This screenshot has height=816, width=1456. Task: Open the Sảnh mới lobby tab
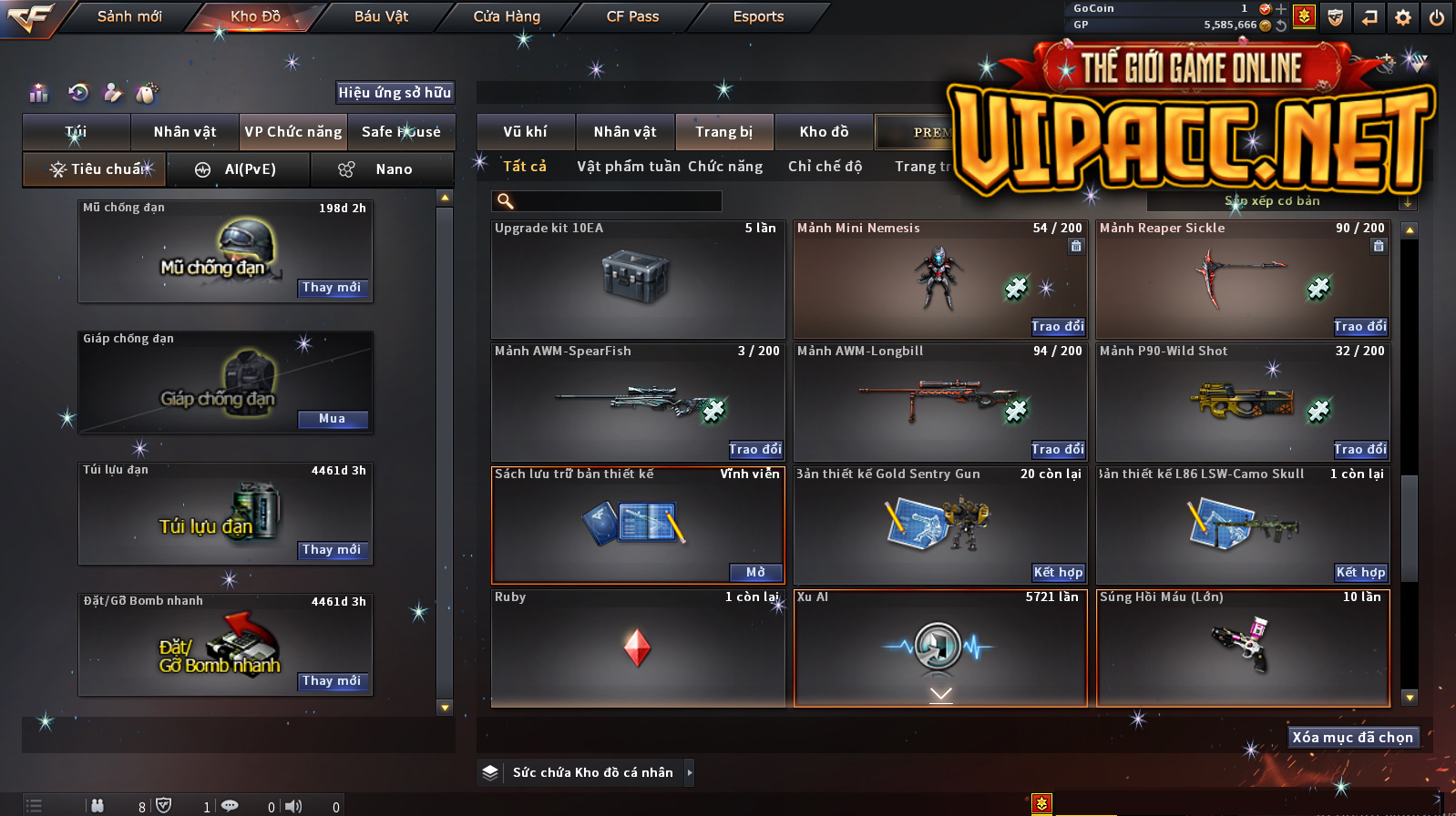click(x=129, y=16)
